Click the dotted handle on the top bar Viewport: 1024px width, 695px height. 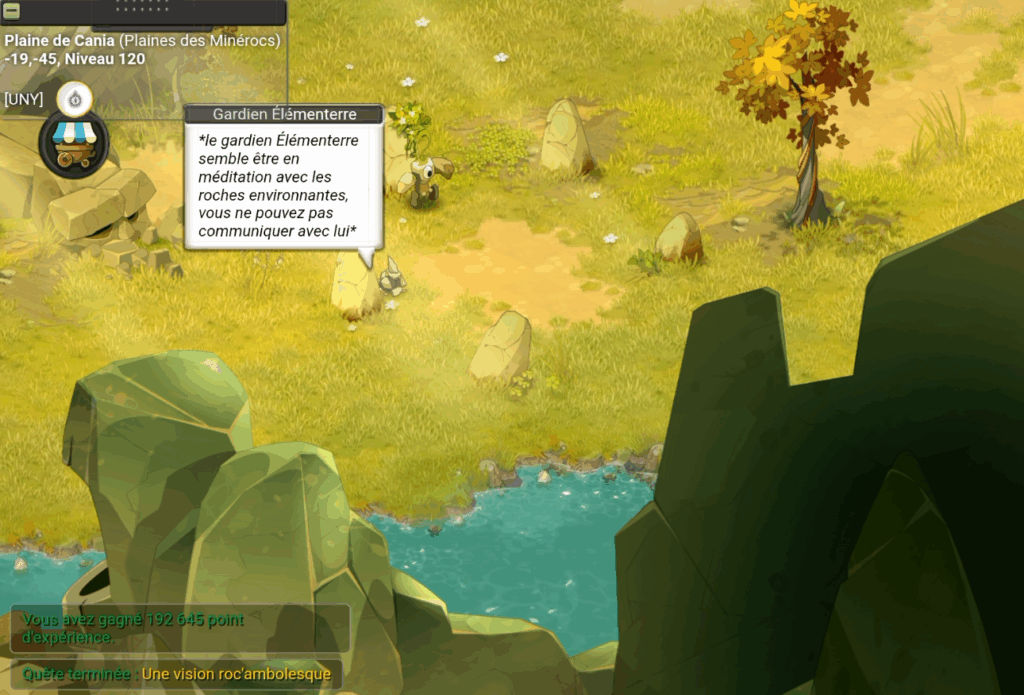pos(144,6)
